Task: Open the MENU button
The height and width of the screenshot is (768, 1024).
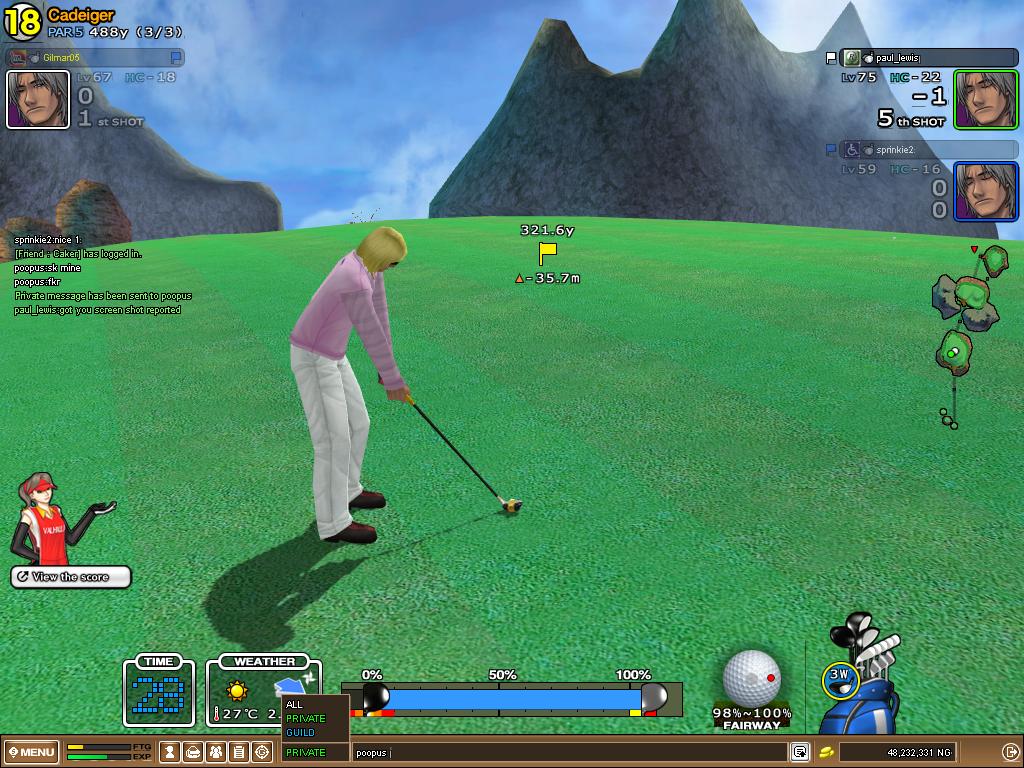Action: [31, 752]
